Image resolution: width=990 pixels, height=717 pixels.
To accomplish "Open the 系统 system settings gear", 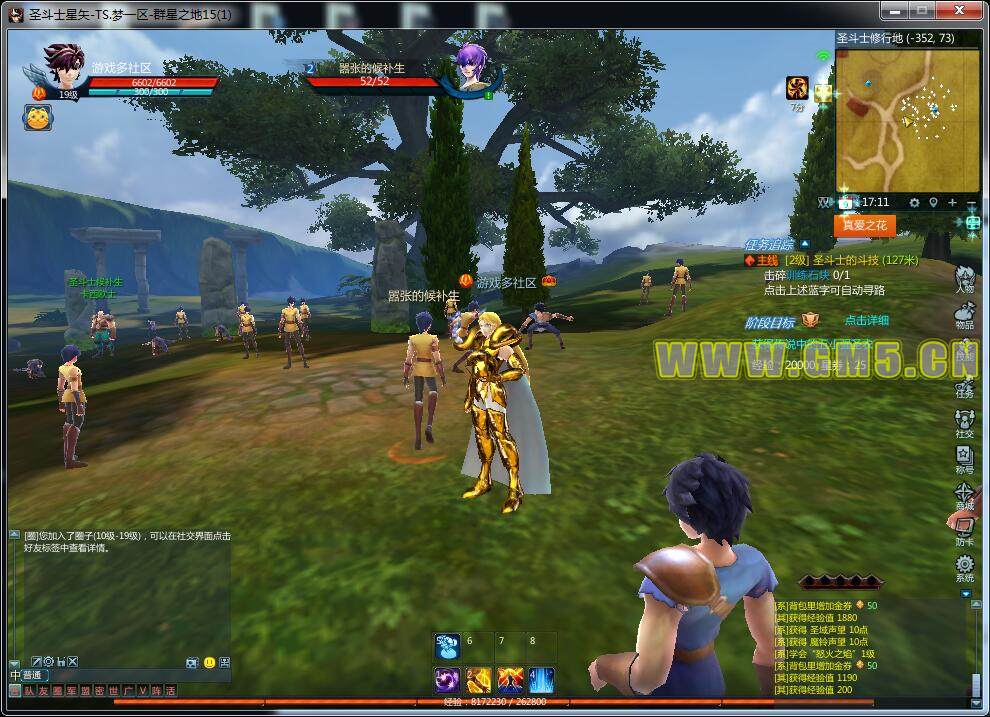I will point(965,568).
